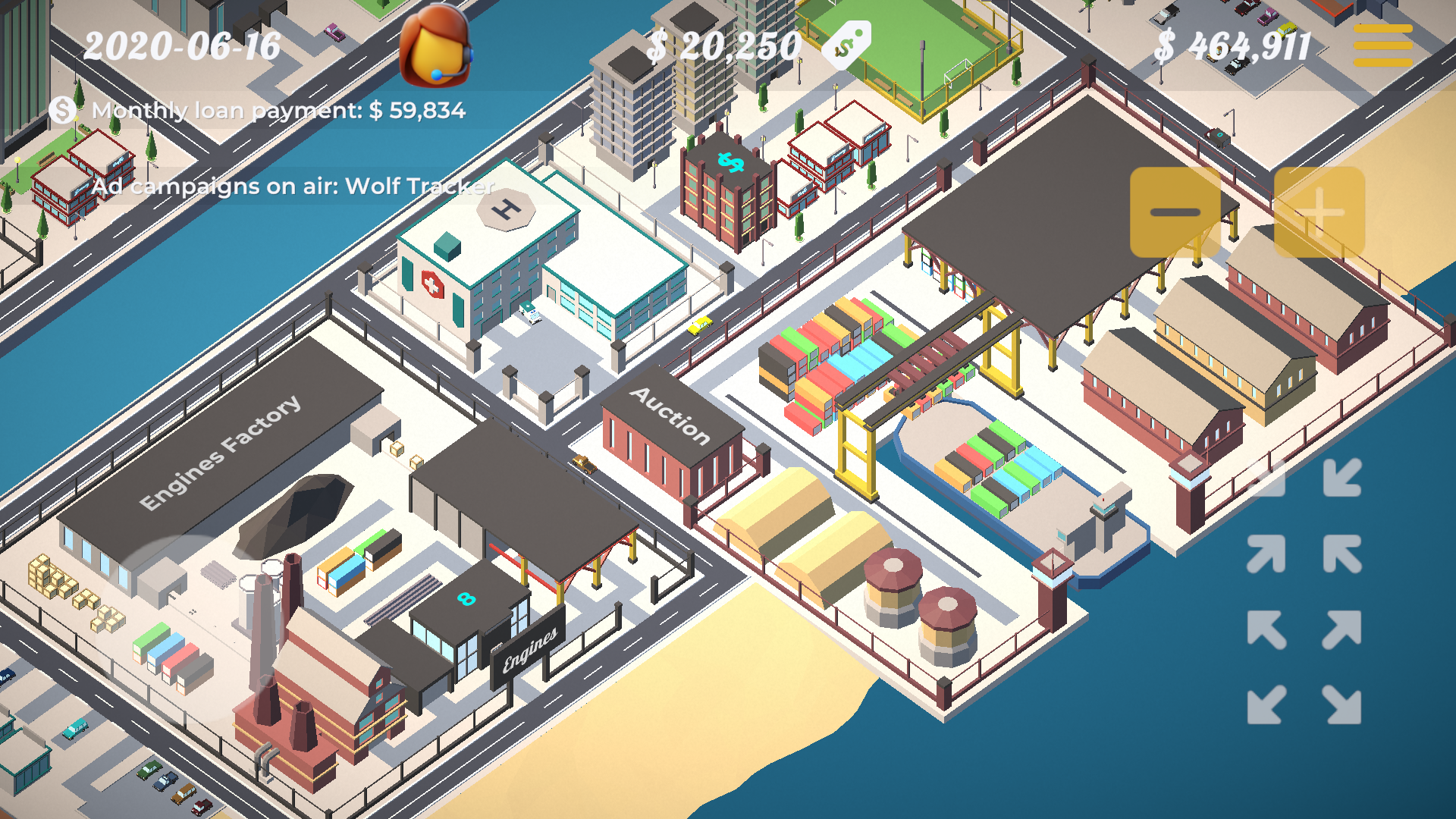
Task: Open the hamburger menu in the top right
Action: (x=1382, y=47)
